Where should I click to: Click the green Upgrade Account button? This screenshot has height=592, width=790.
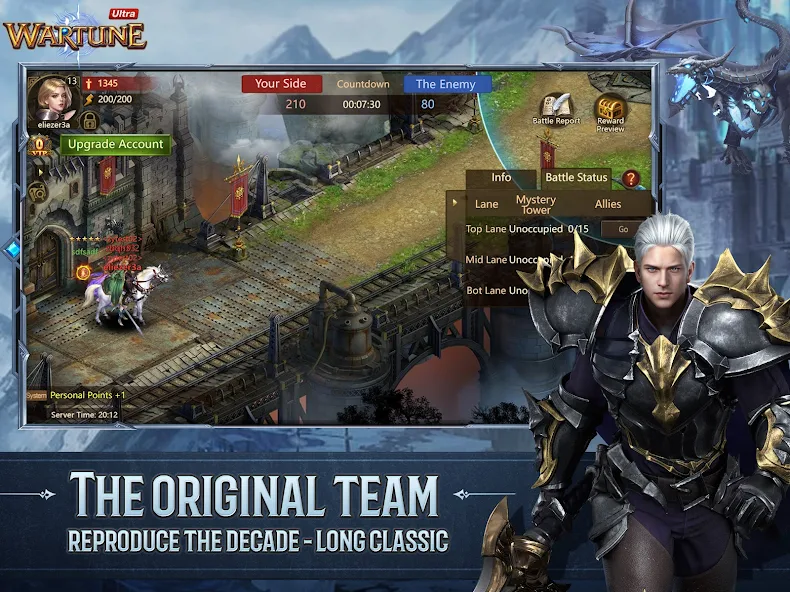click(x=116, y=144)
